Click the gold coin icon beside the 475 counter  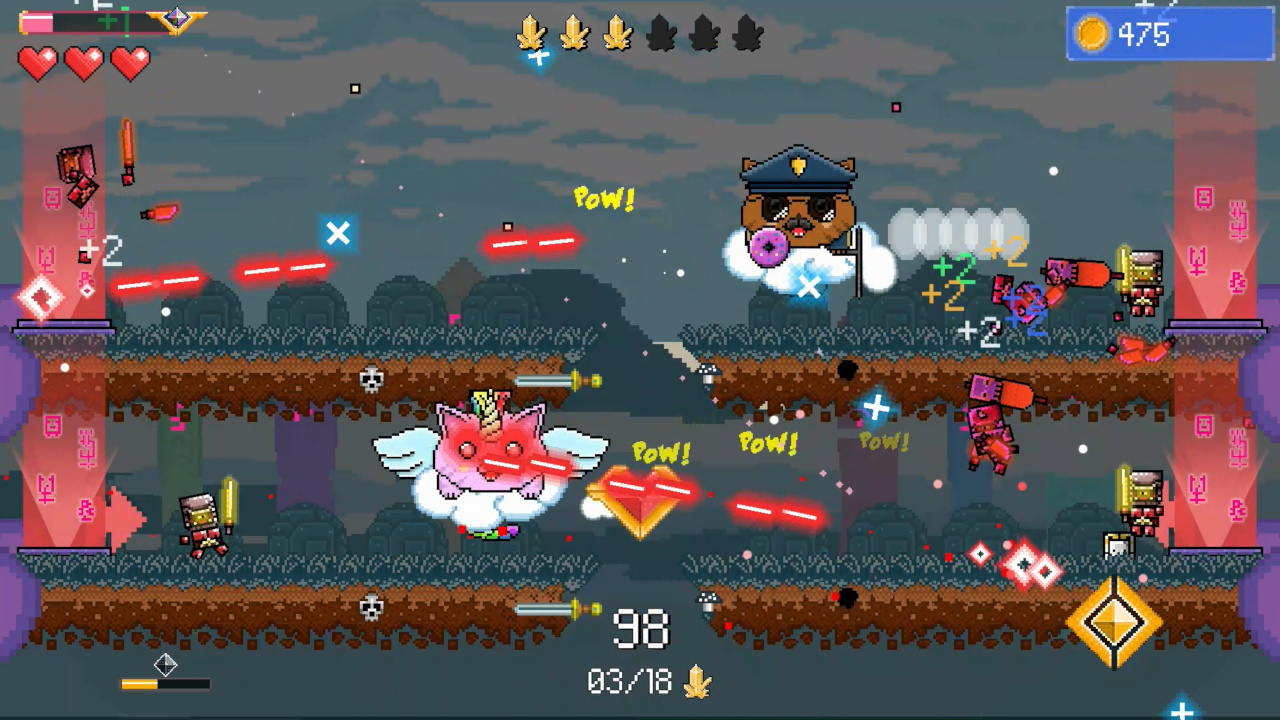[1092, 35]
